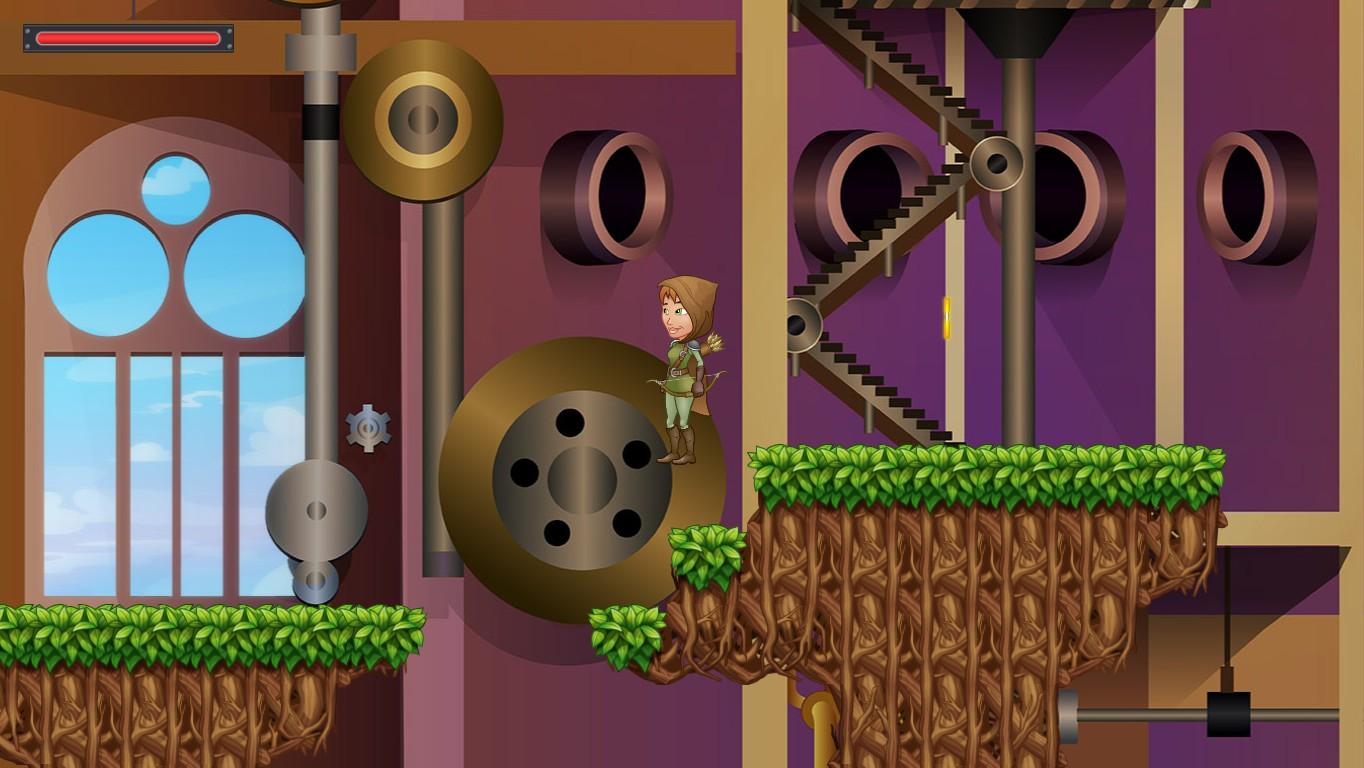Click the small silver wheel below the pulley
The image size is (1364, 768).
317,578
